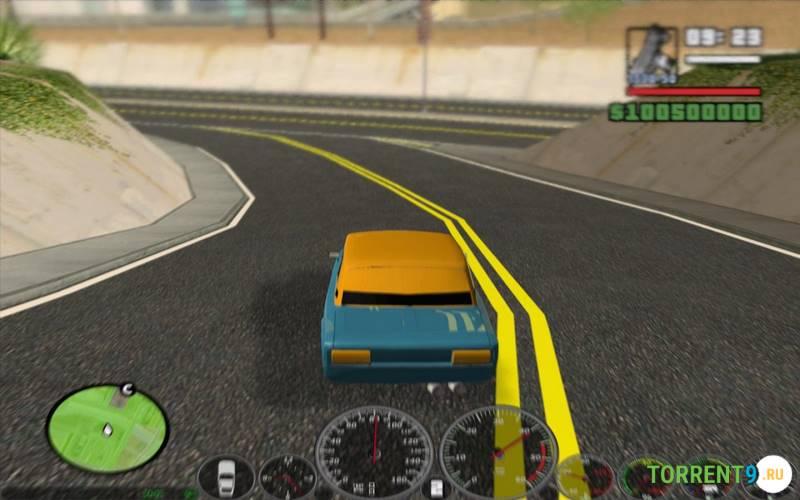The height and width of the screenshot is (500, 800).
Task: Open the circular radar minimap
Action: click(107, 428)
